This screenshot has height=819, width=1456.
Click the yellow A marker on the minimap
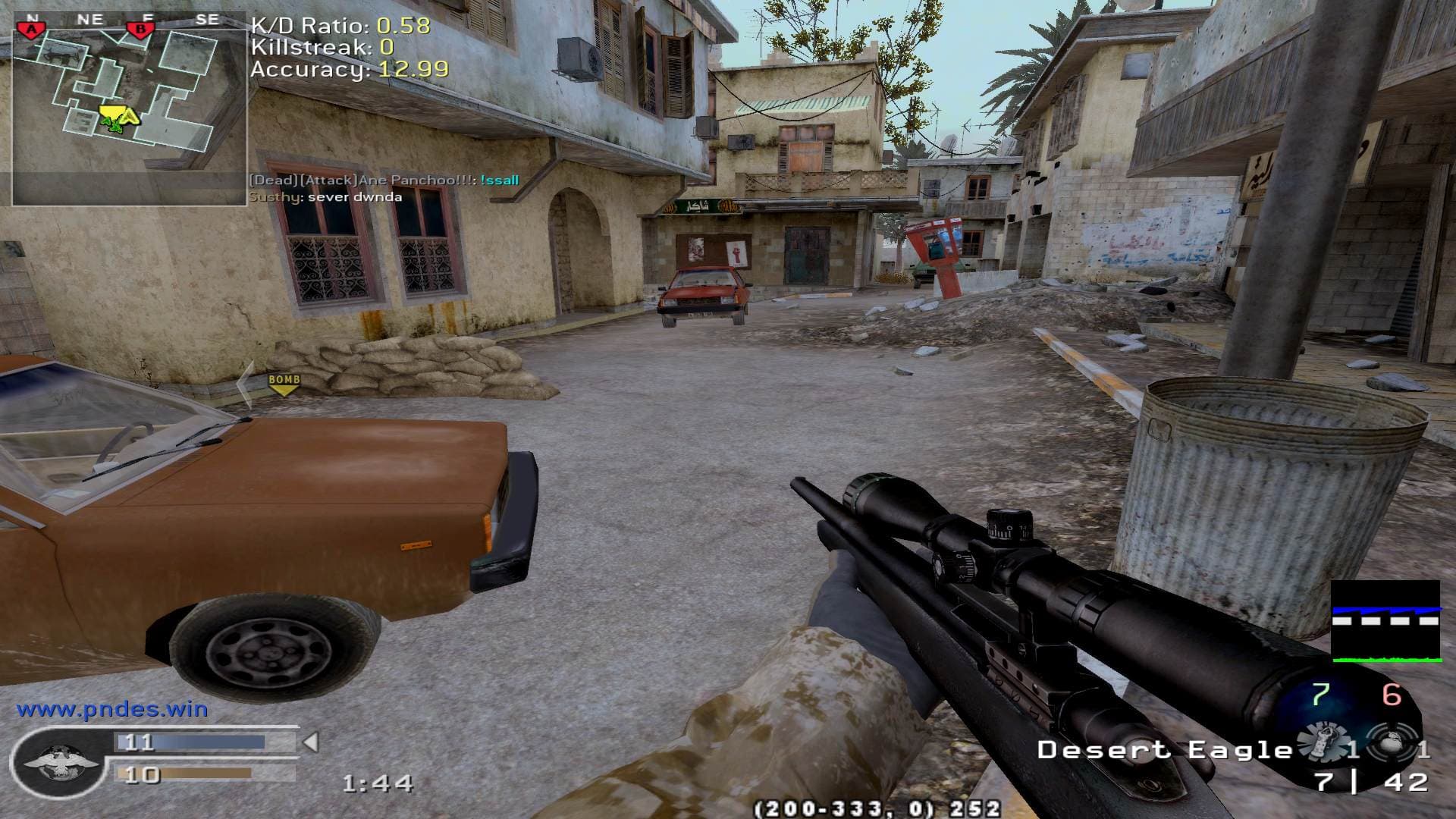[129, 116]
